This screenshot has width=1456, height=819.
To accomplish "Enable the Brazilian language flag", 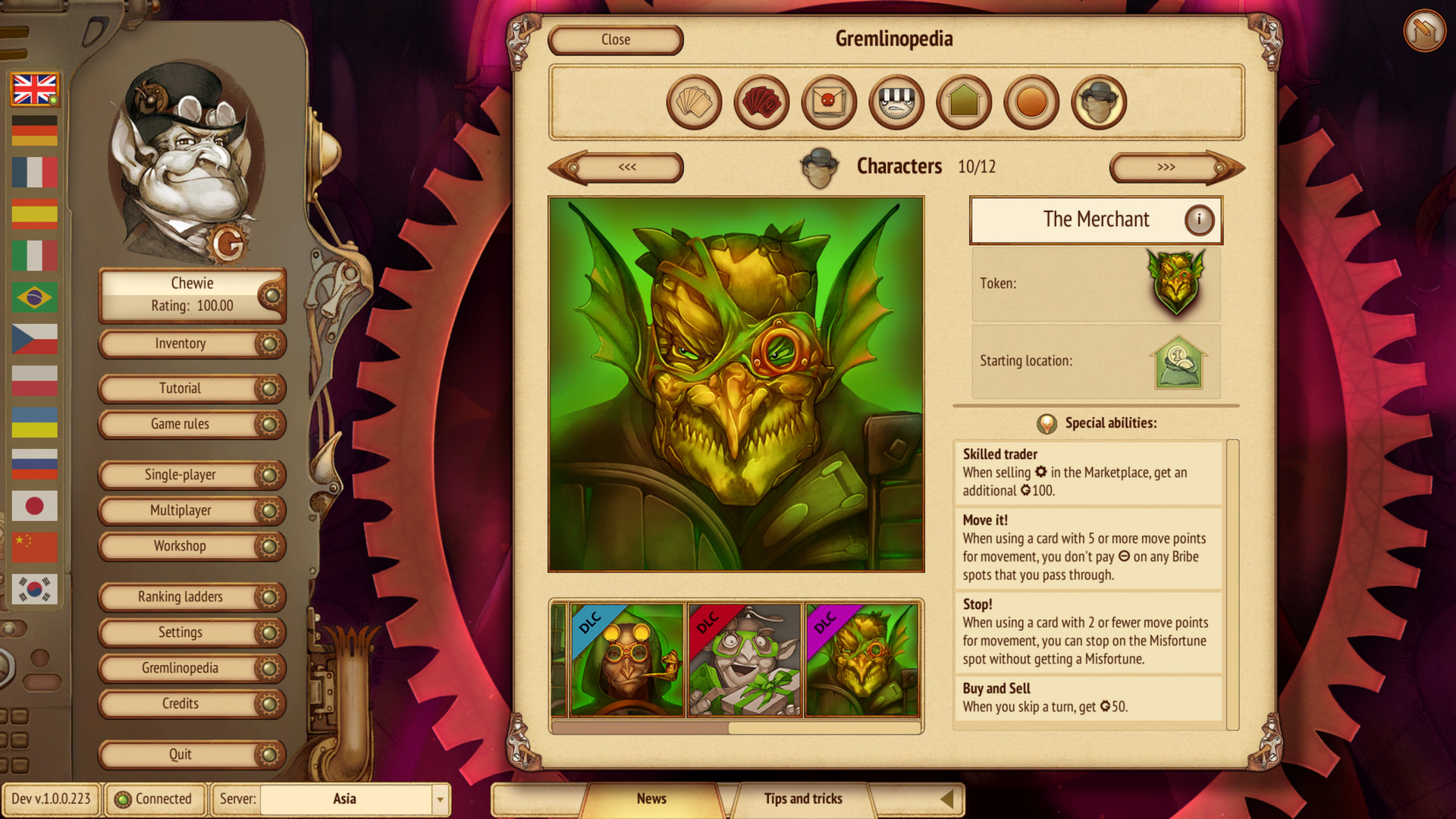I will click(35, 298).
